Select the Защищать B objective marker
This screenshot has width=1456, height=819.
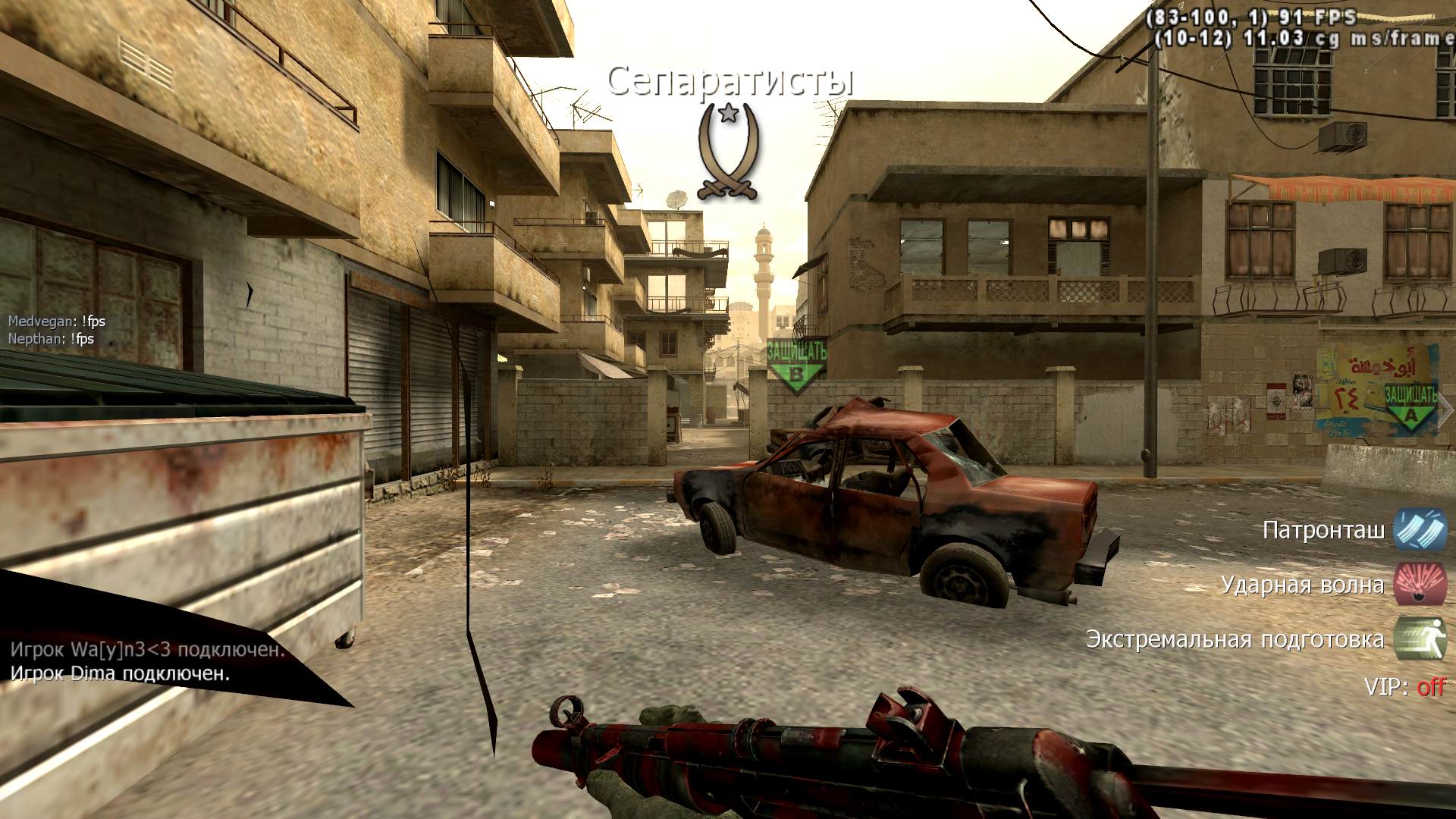point(796,364)
